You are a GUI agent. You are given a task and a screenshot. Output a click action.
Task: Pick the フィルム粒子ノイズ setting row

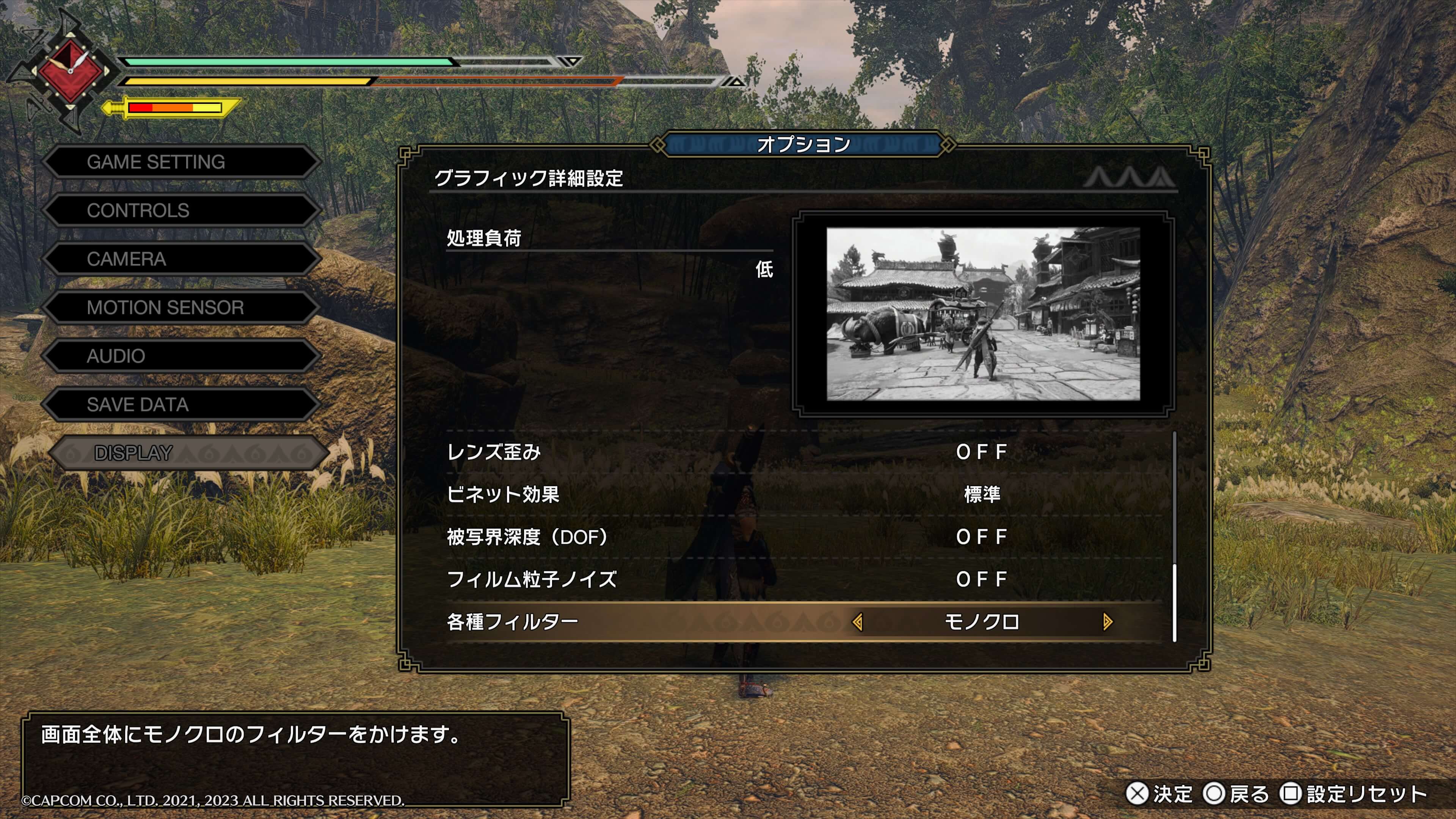(803, 579)
